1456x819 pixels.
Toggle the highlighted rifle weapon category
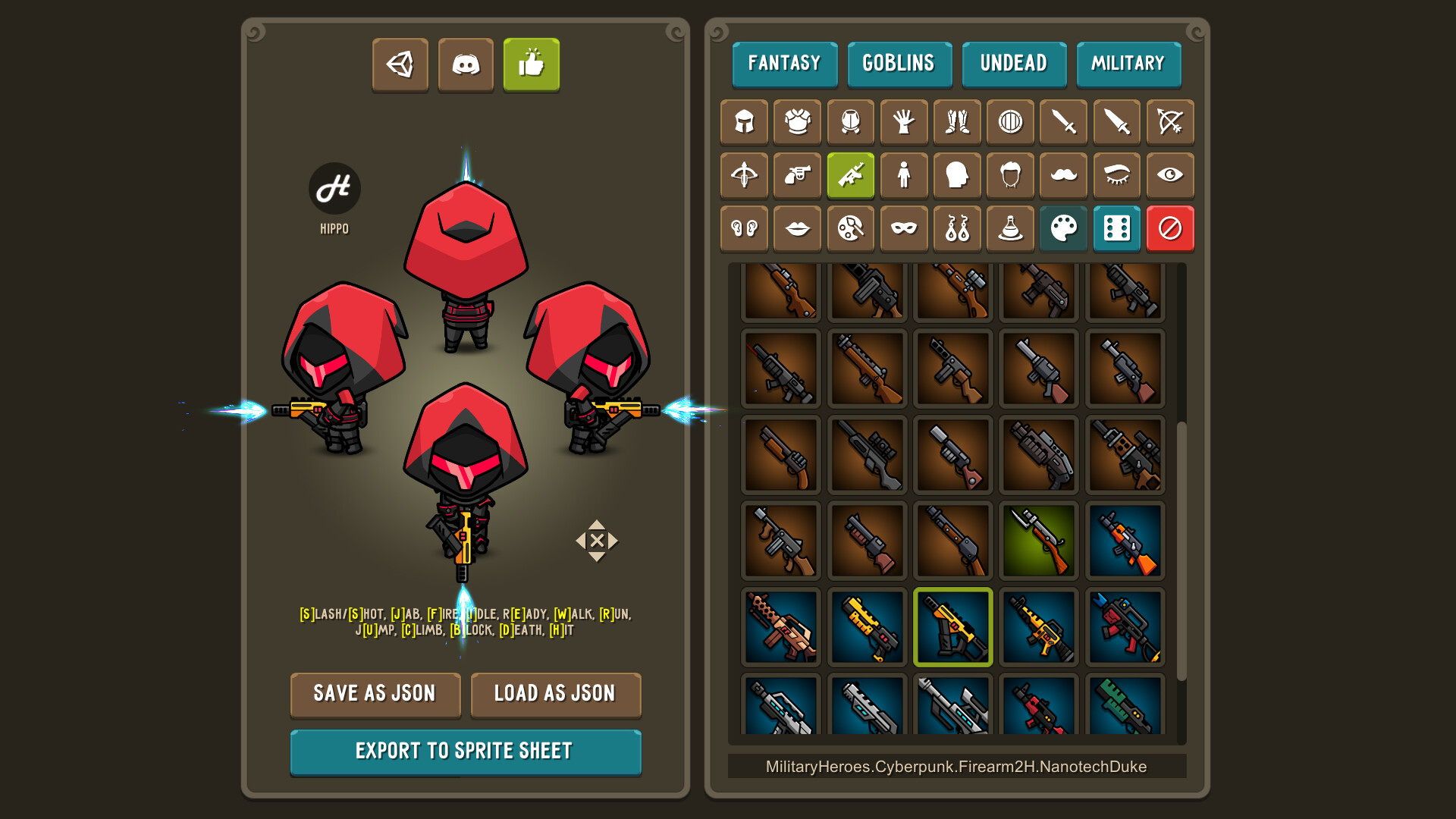(x=850, y=175)
